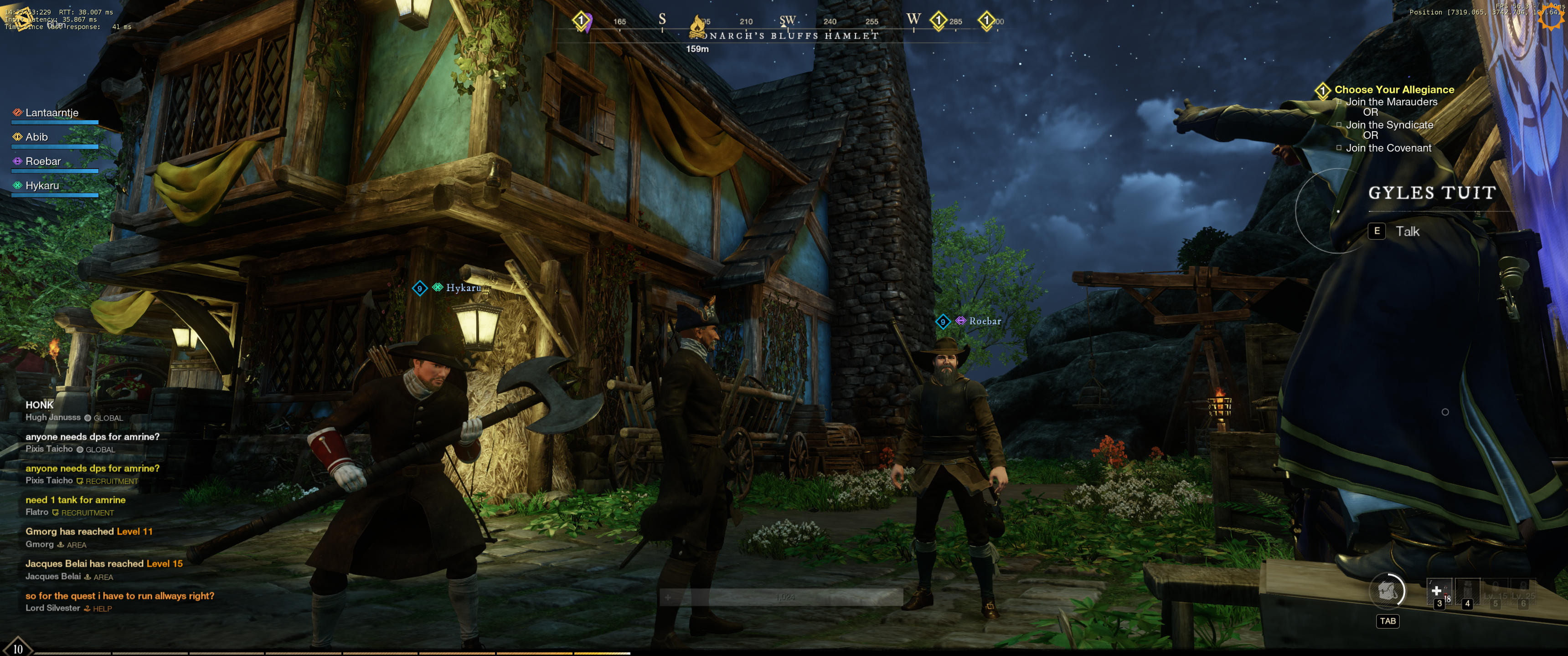Select Hykaru in the group list
This screenshot has width=1568, height=656.
42,185
